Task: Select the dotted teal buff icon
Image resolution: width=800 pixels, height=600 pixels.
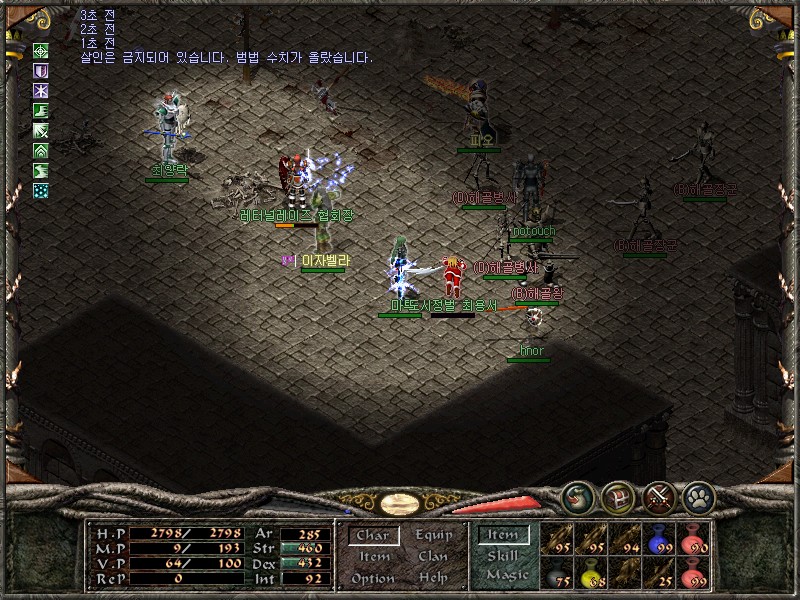Action: click(x=41, y=190)
